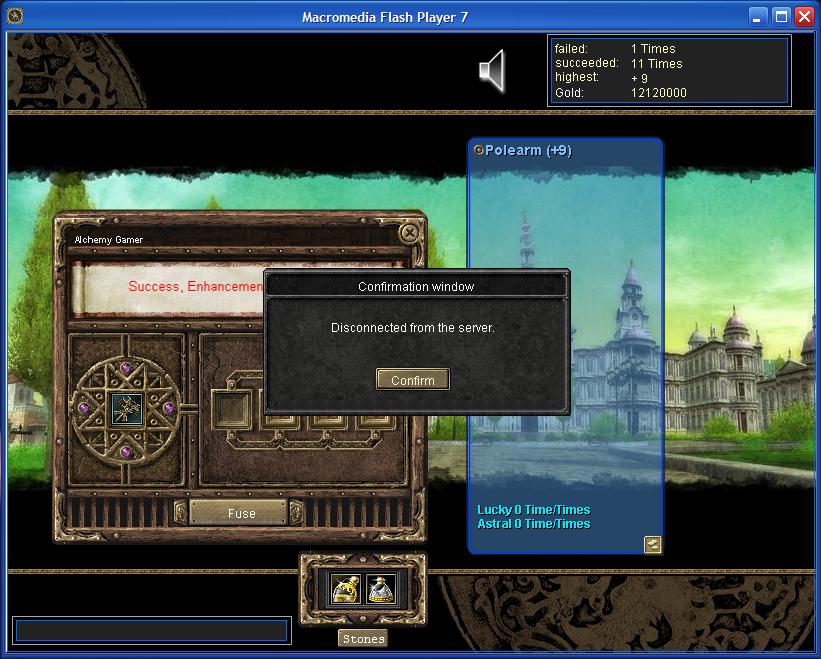
Task: Close the Flash Player window
Action: [x=803, y=17]
